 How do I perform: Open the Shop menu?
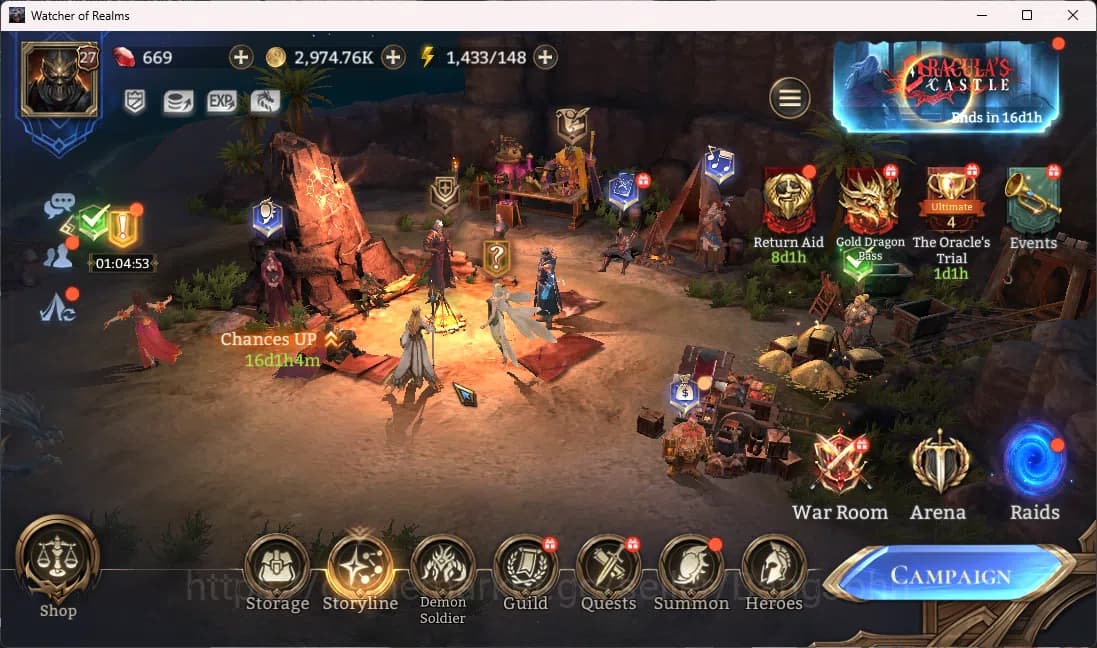point(58,560)
